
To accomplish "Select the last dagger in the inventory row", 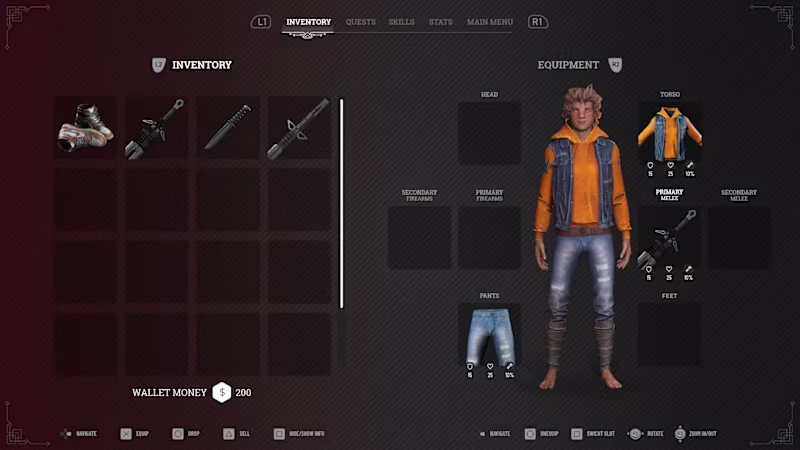I will 298,128.
